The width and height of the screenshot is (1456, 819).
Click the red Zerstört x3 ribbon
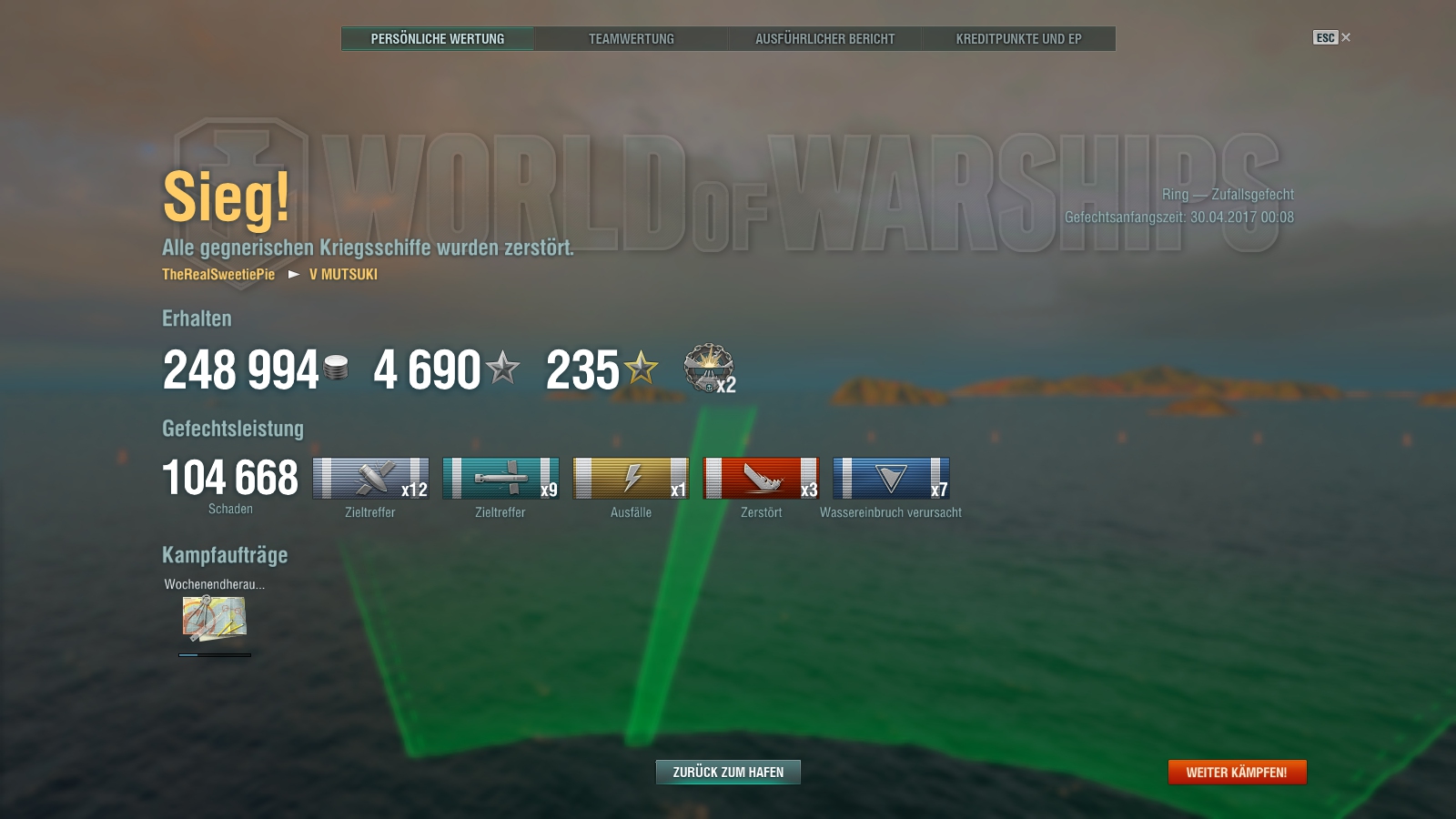coord(761,479)
